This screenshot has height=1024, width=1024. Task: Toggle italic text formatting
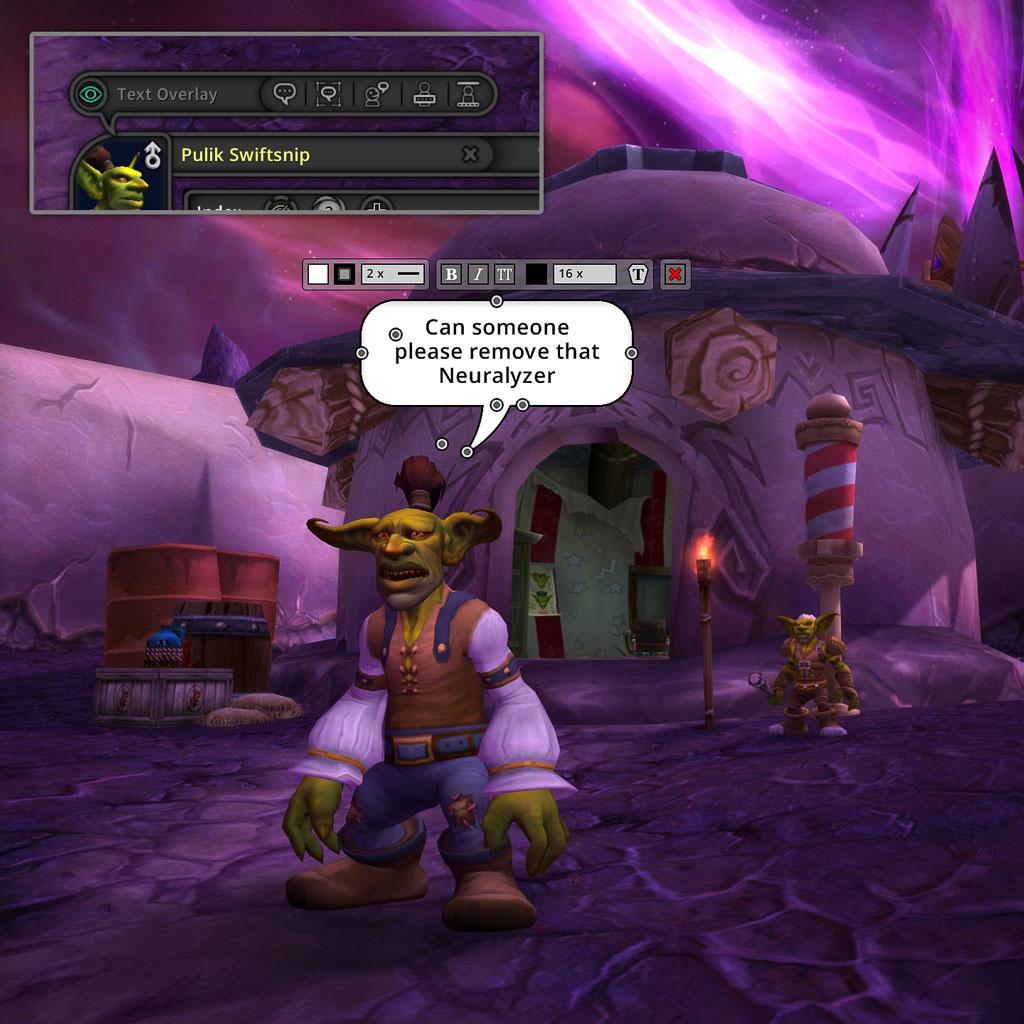coord(478,274)
